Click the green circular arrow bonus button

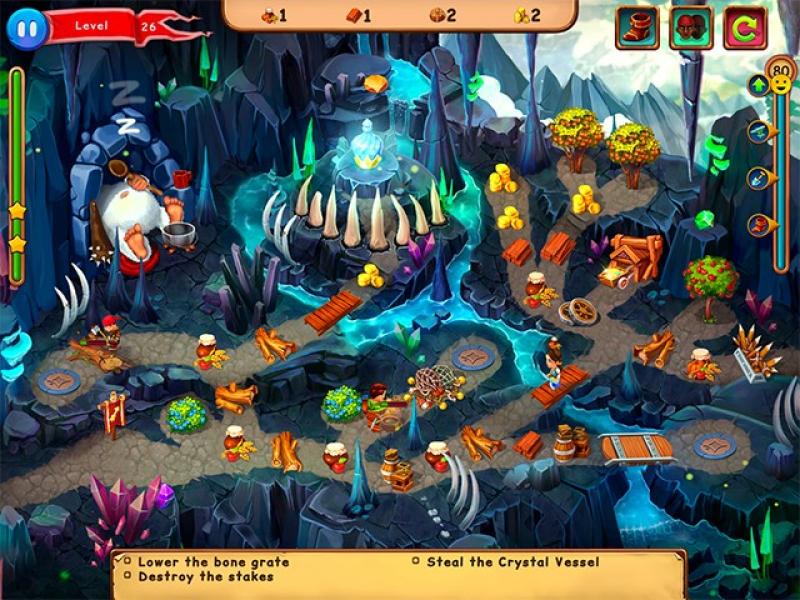point(744,28)
